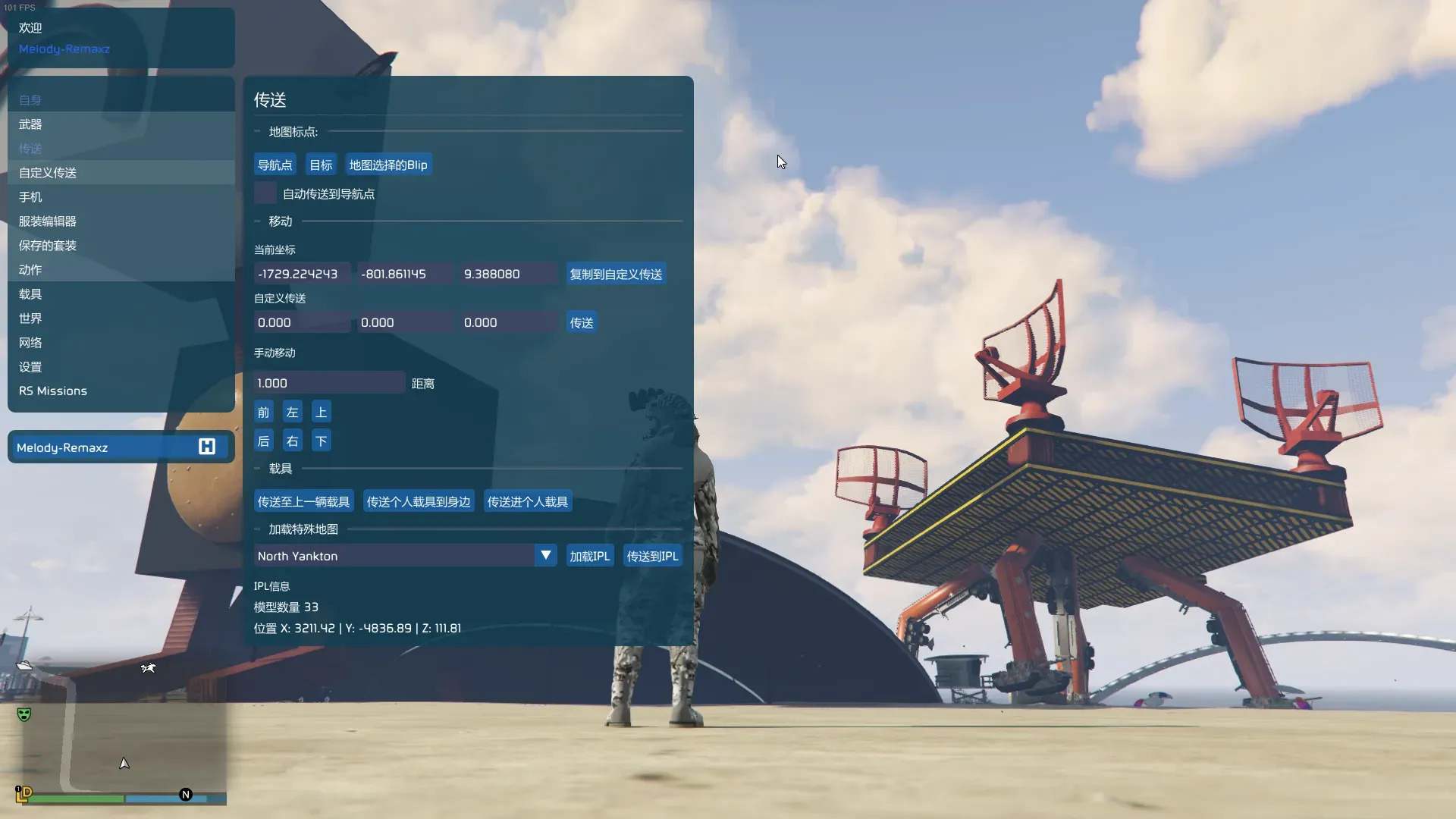This screenshot has height=819, width=1456.
Task: Click the H icon next to Melody-Remaxz
Action: (206, 447)
